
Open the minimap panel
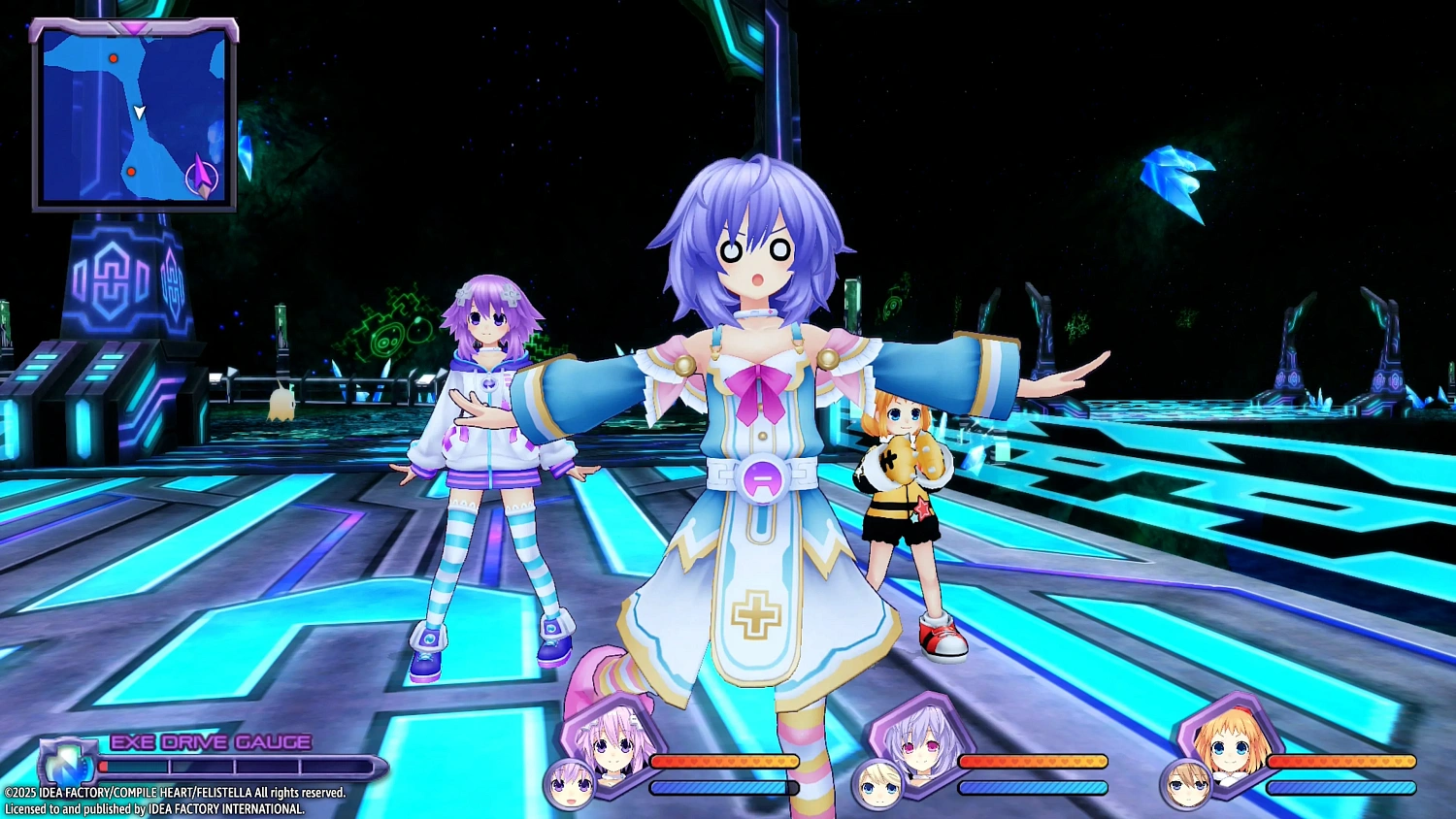point(134,115)
